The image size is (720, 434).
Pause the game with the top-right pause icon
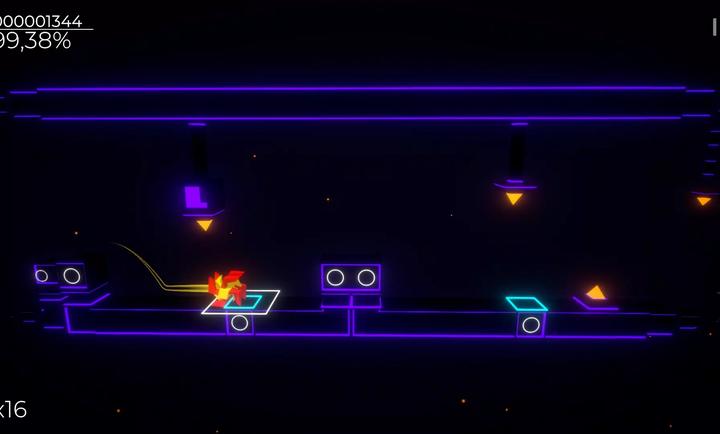[715, 27]
